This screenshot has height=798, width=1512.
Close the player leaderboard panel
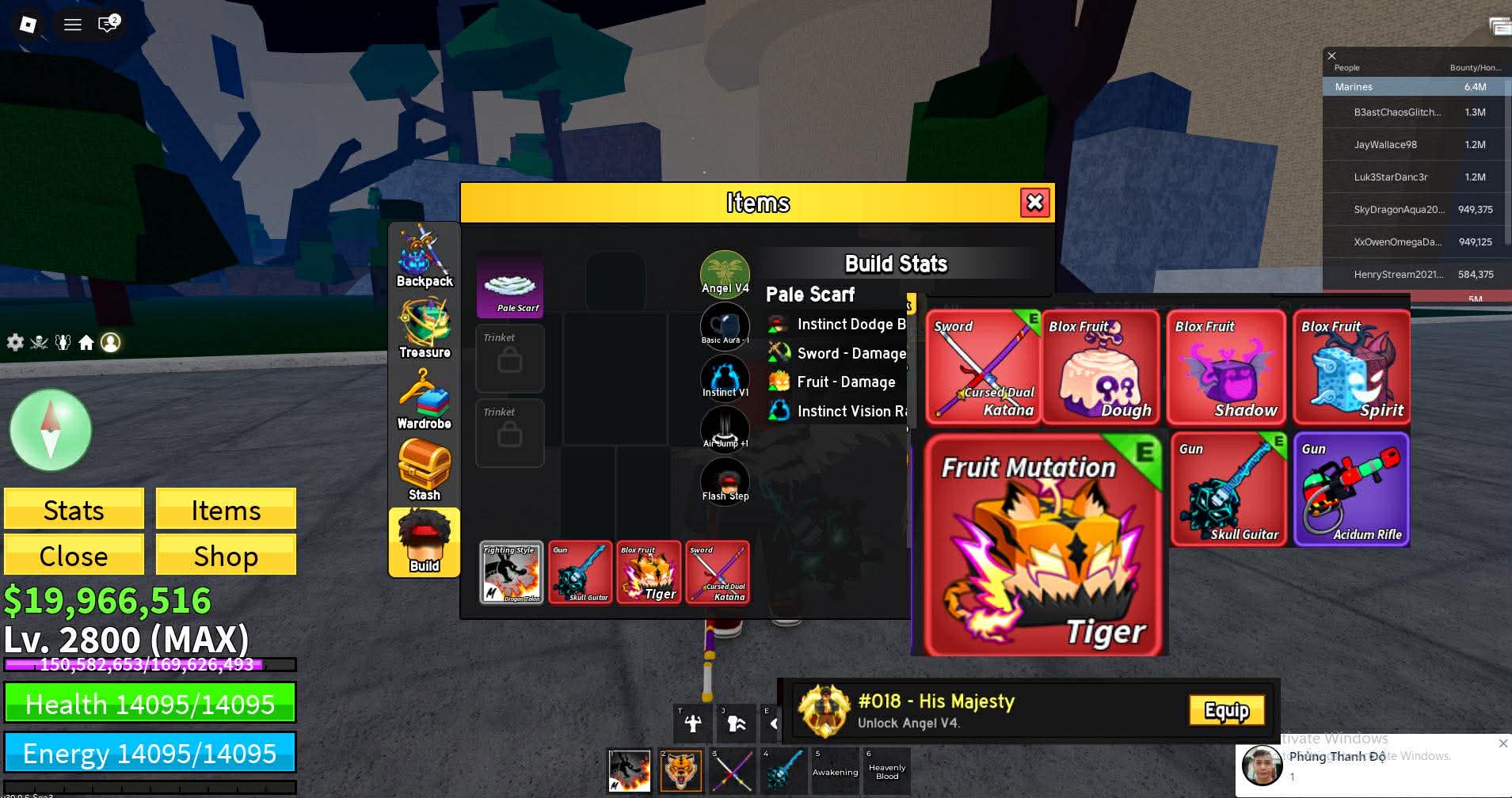pyautogui.click(x=1331, y=55)
